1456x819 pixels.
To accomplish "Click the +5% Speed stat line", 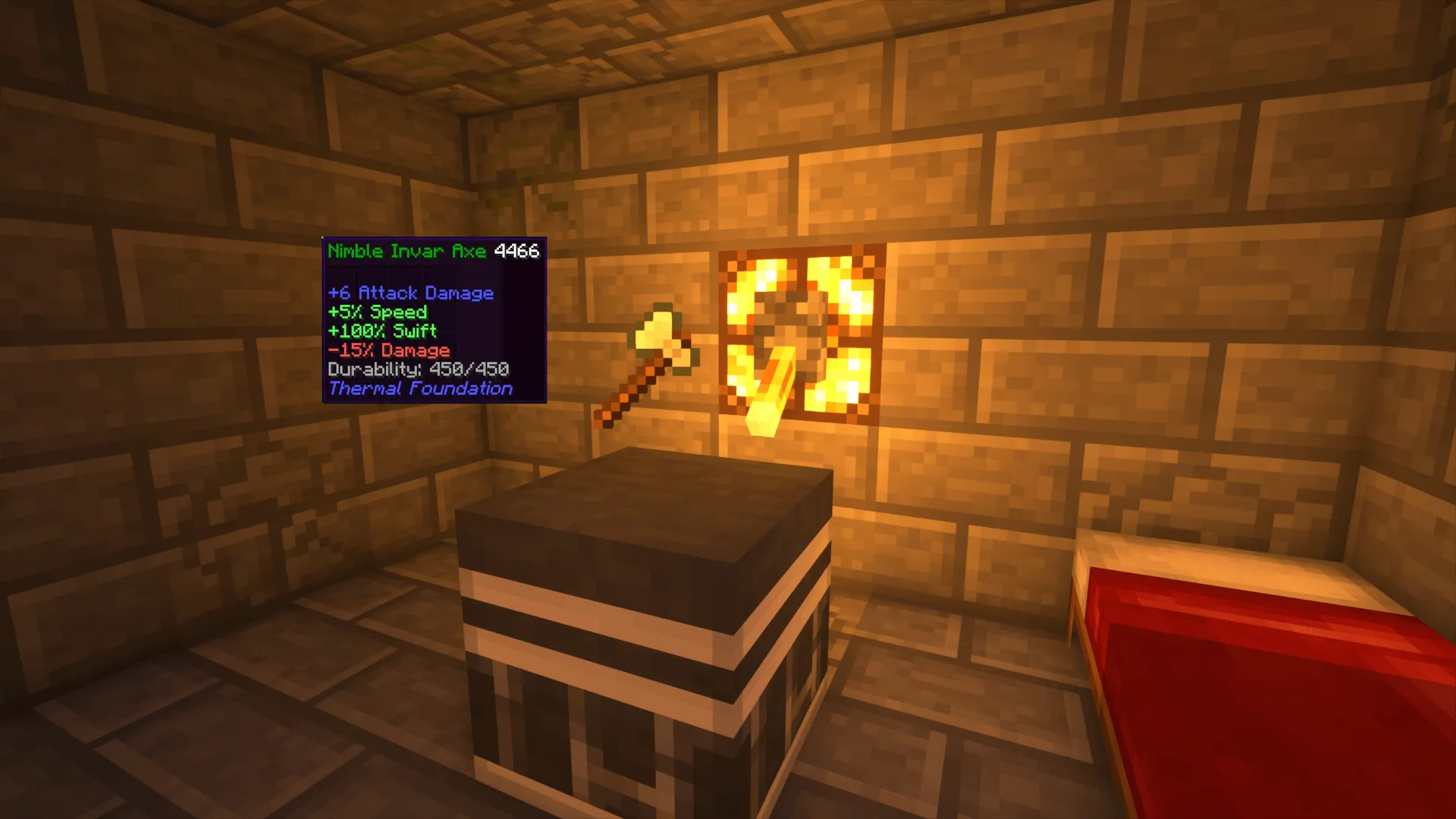I will 377,312.
